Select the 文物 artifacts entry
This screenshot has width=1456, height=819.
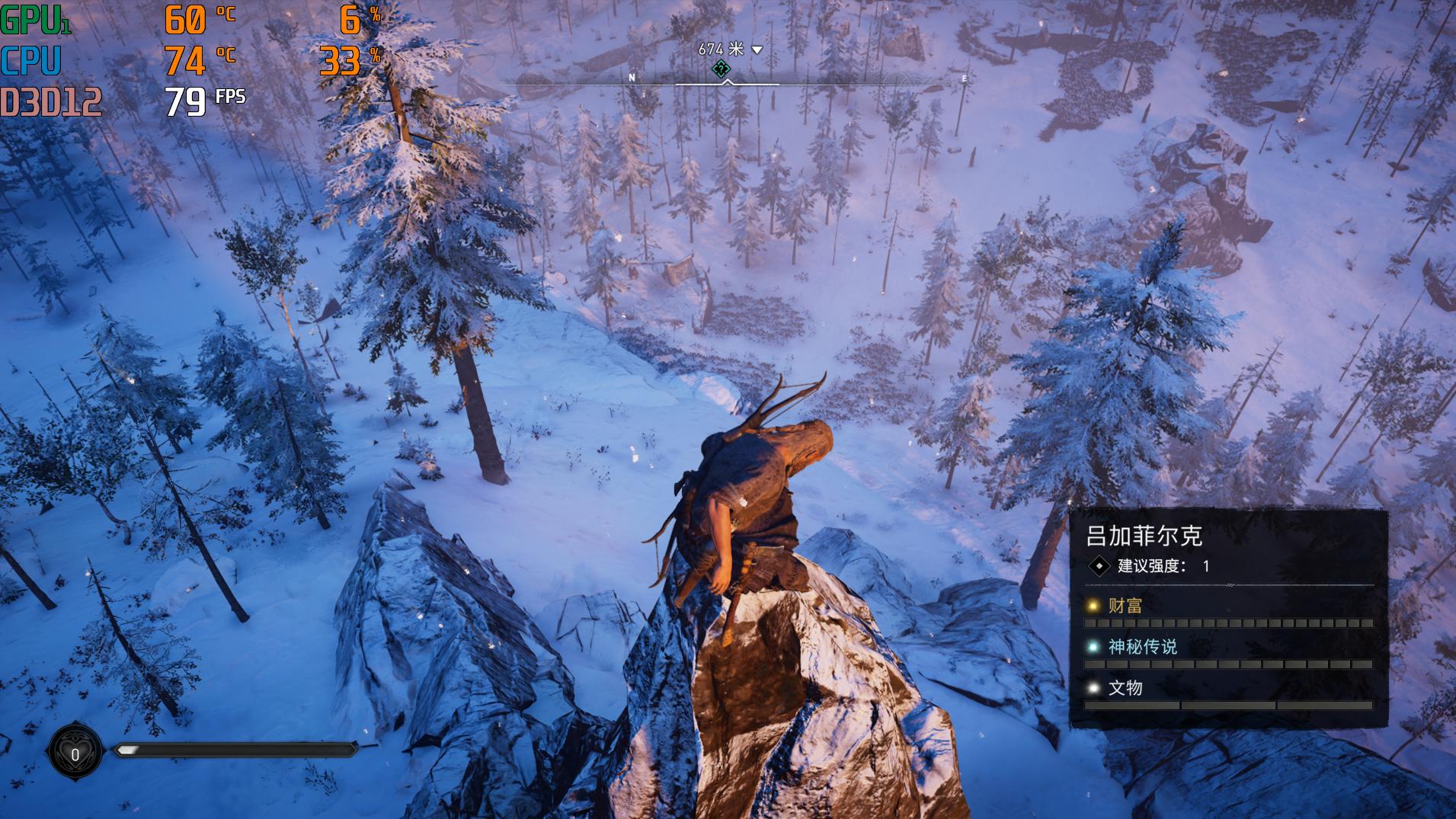pyautogui.click(x=1125, y=688)
